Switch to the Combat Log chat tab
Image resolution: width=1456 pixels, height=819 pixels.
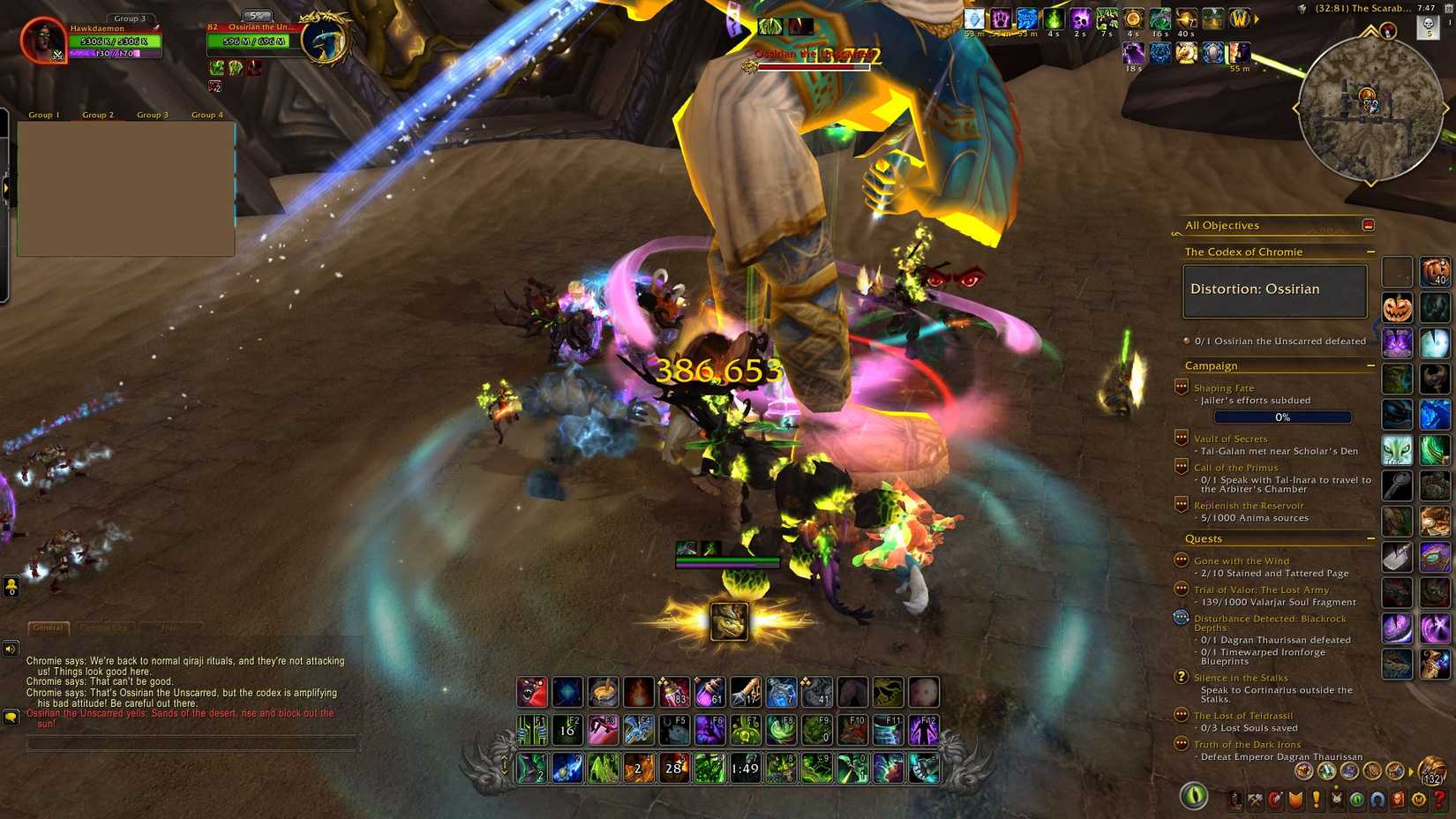pos(103,627)
